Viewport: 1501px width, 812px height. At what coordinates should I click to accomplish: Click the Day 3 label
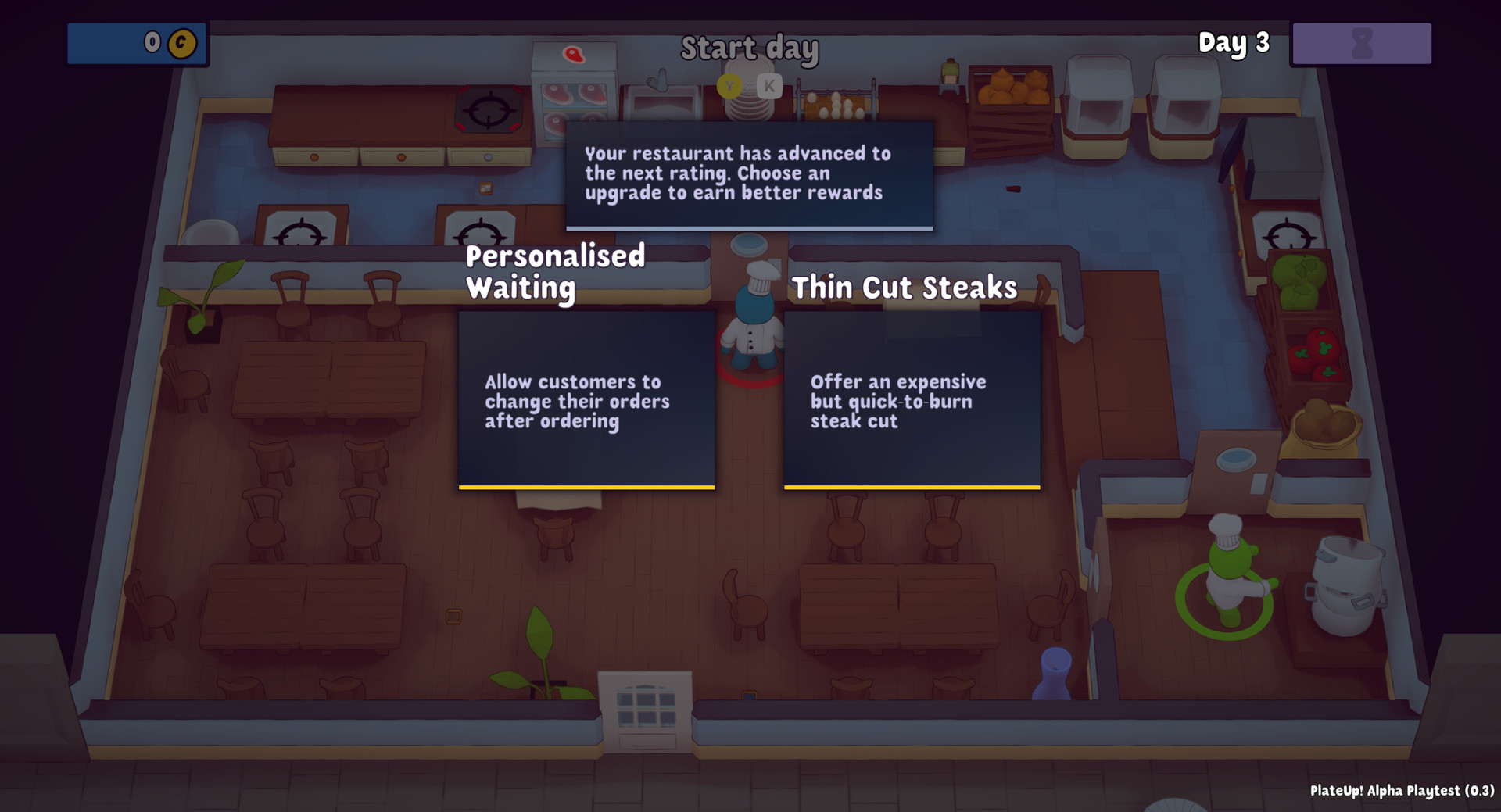point(1234,44)
